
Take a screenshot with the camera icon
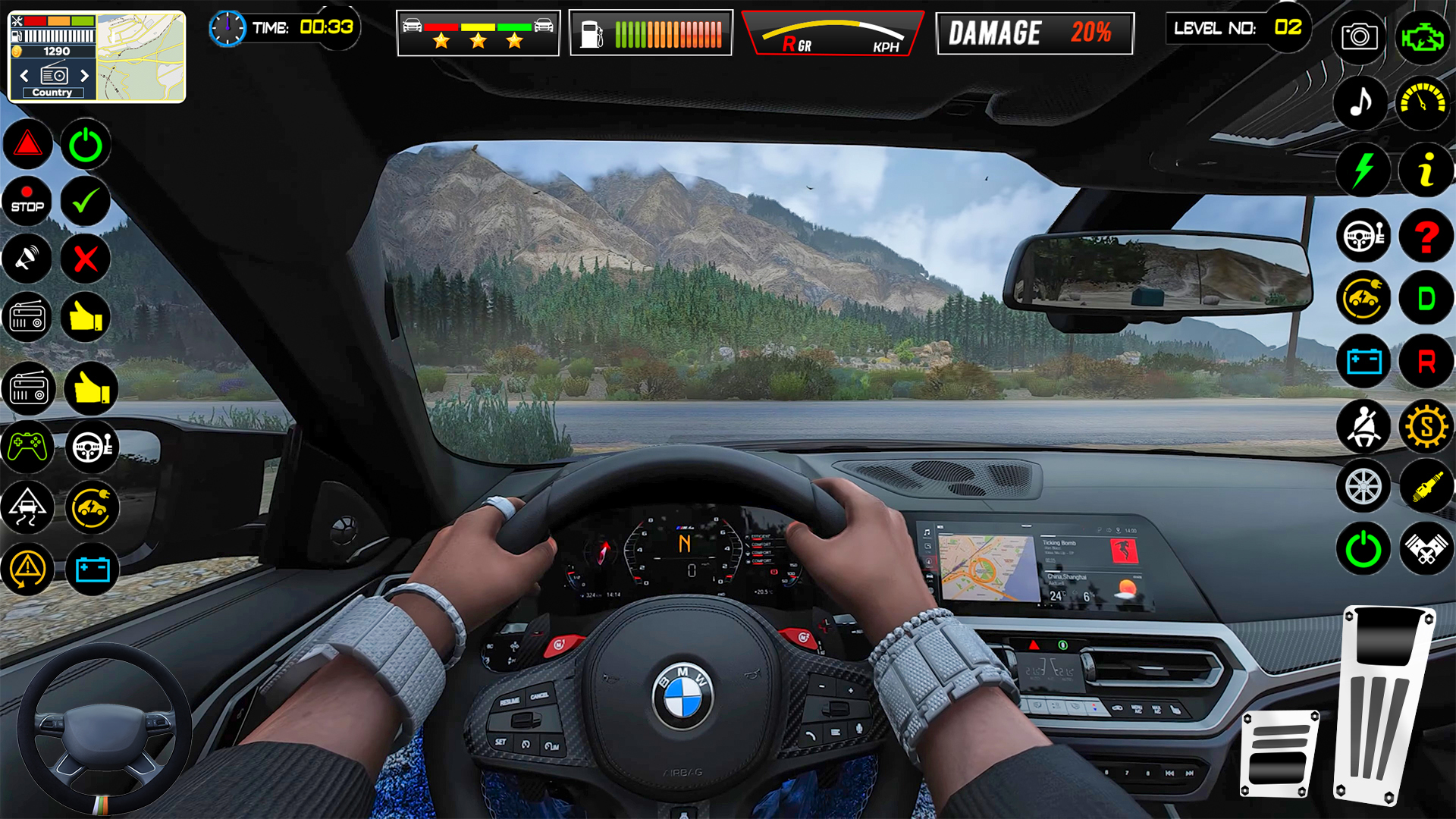[1359, 36]
